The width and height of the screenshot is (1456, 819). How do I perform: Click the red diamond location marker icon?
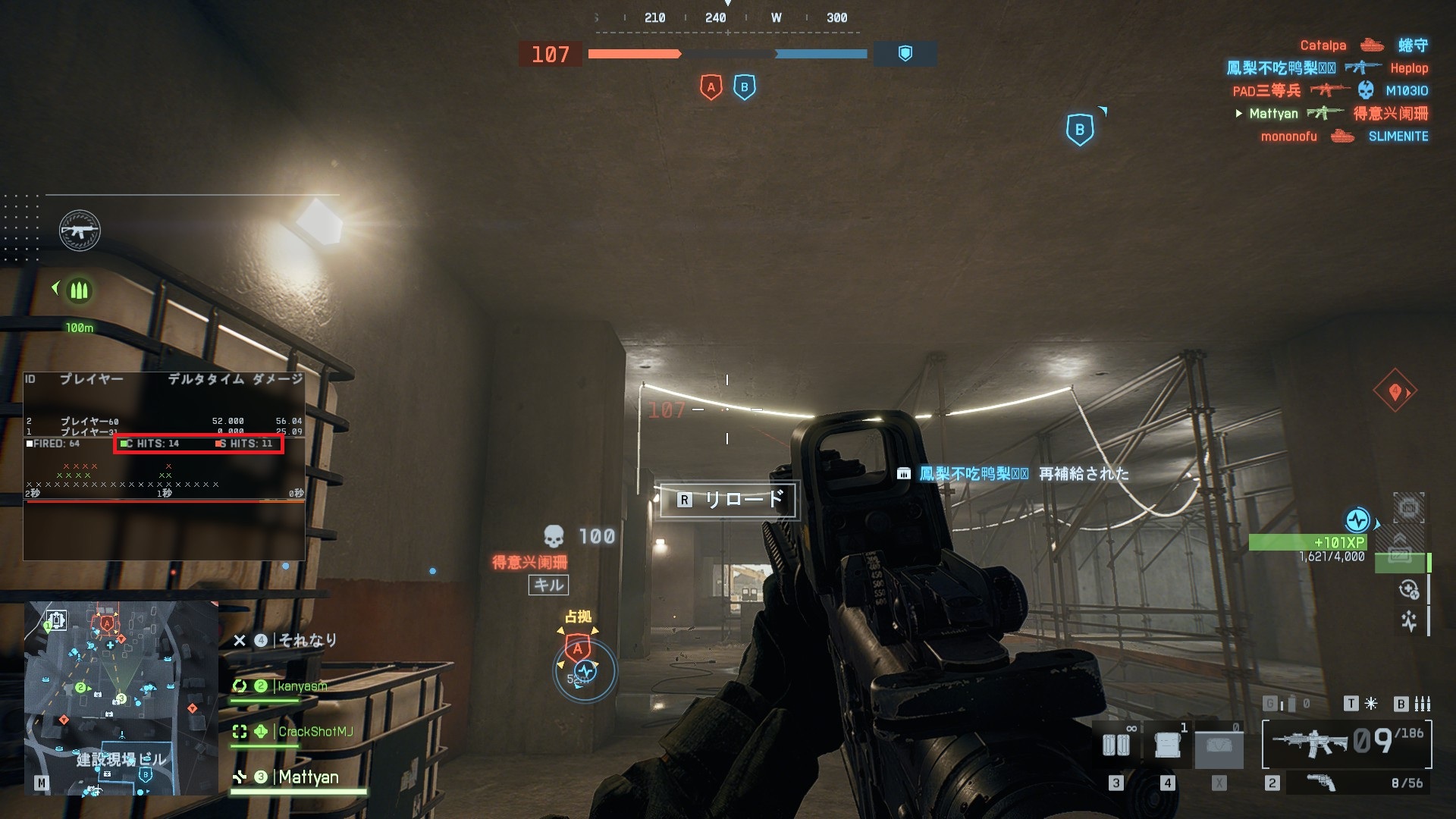1395,391
